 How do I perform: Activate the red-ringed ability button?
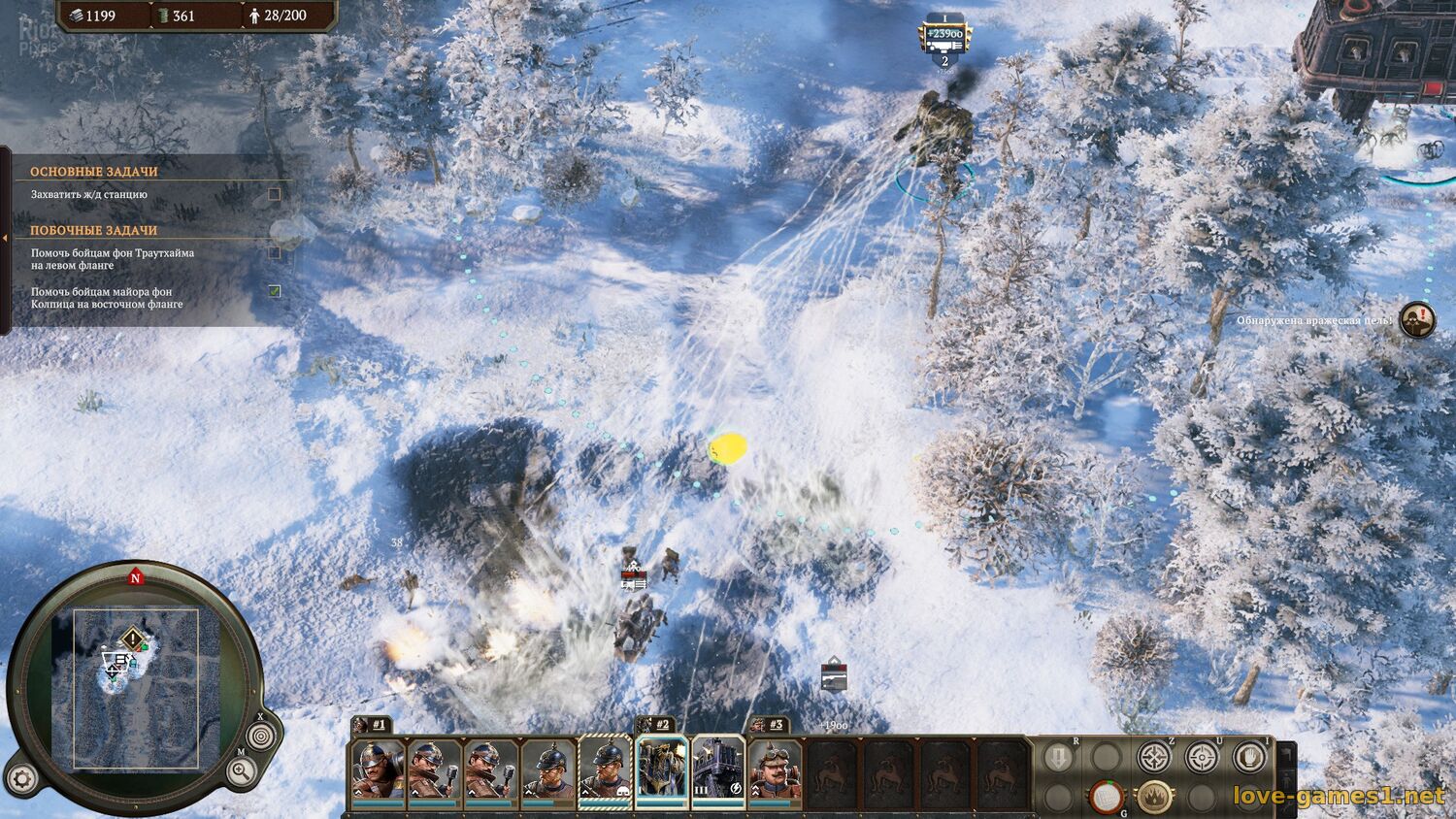(x=1105, y=797)
